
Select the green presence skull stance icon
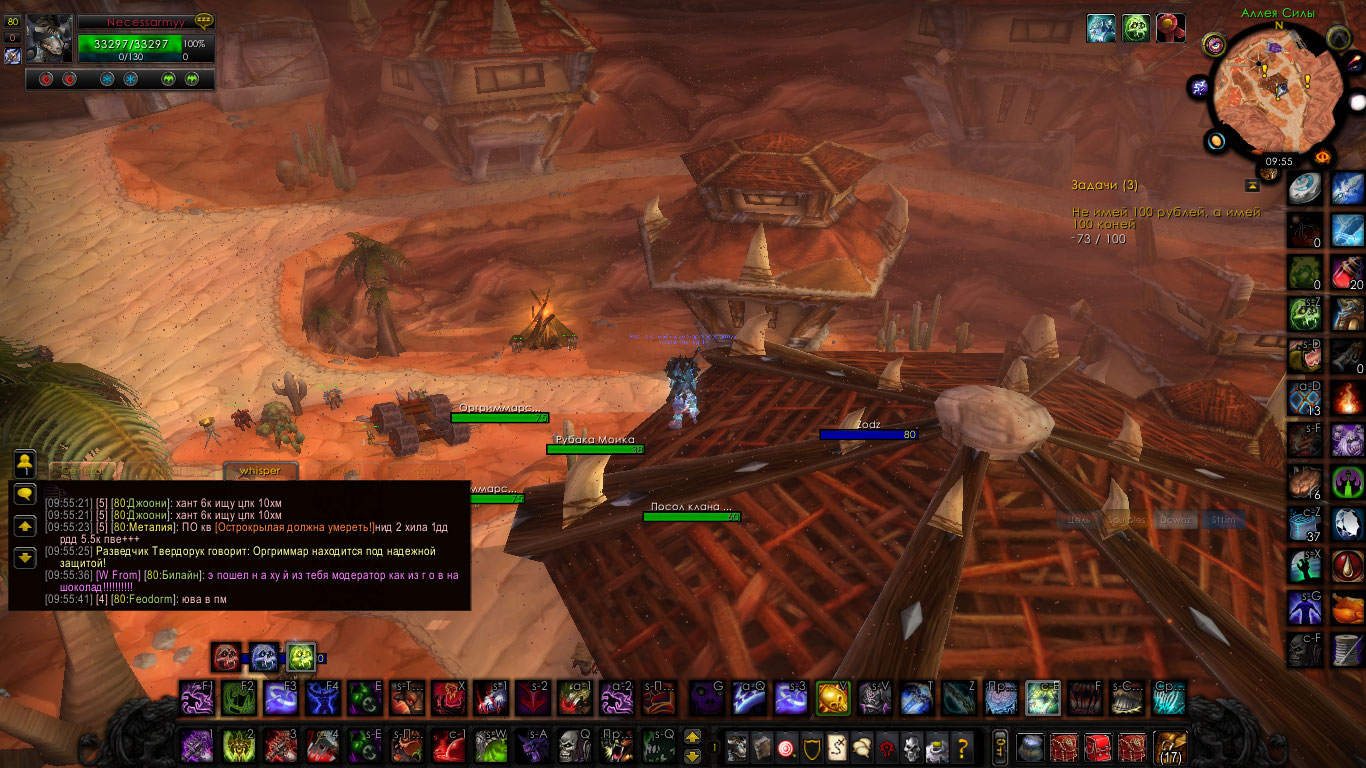pos(301,656)
